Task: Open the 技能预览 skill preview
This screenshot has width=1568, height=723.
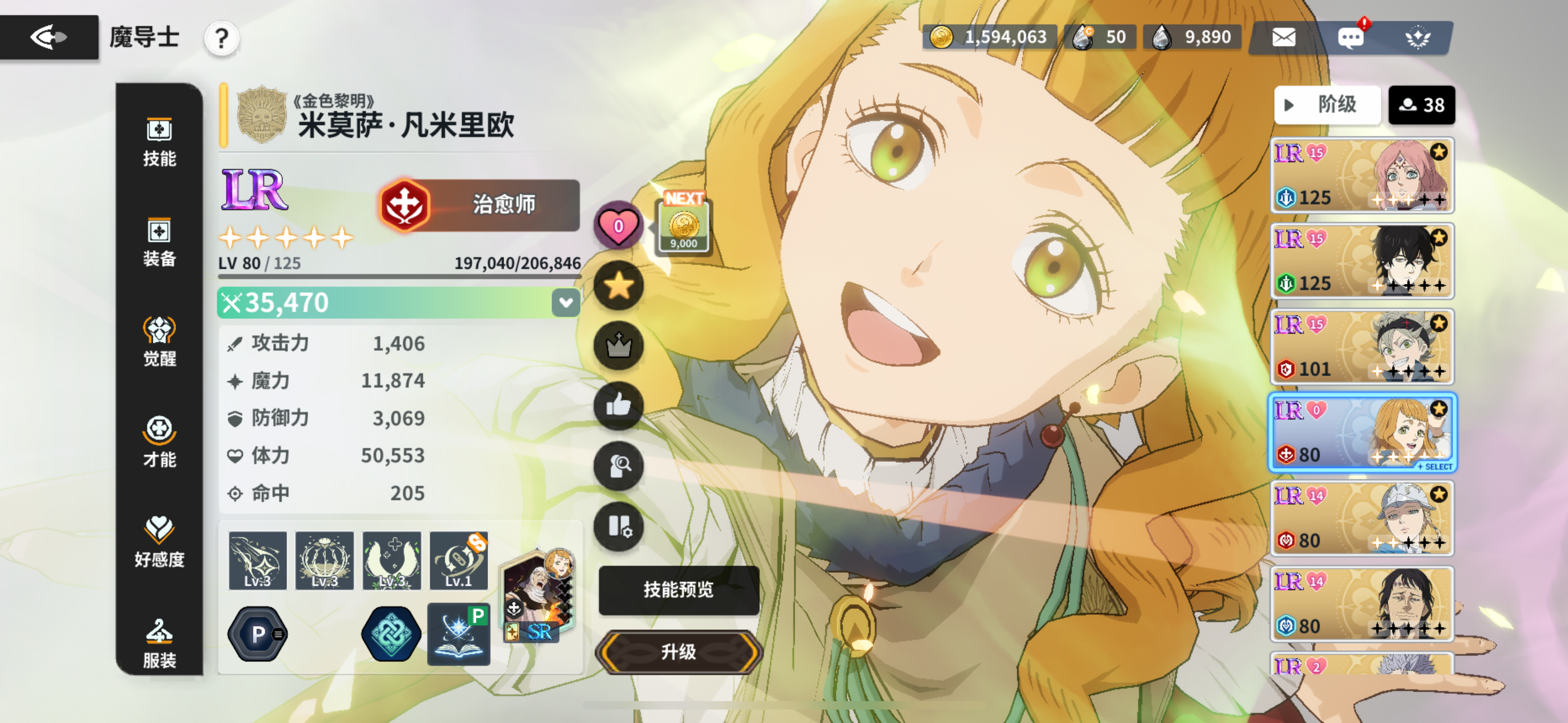Action: point(678,589)
